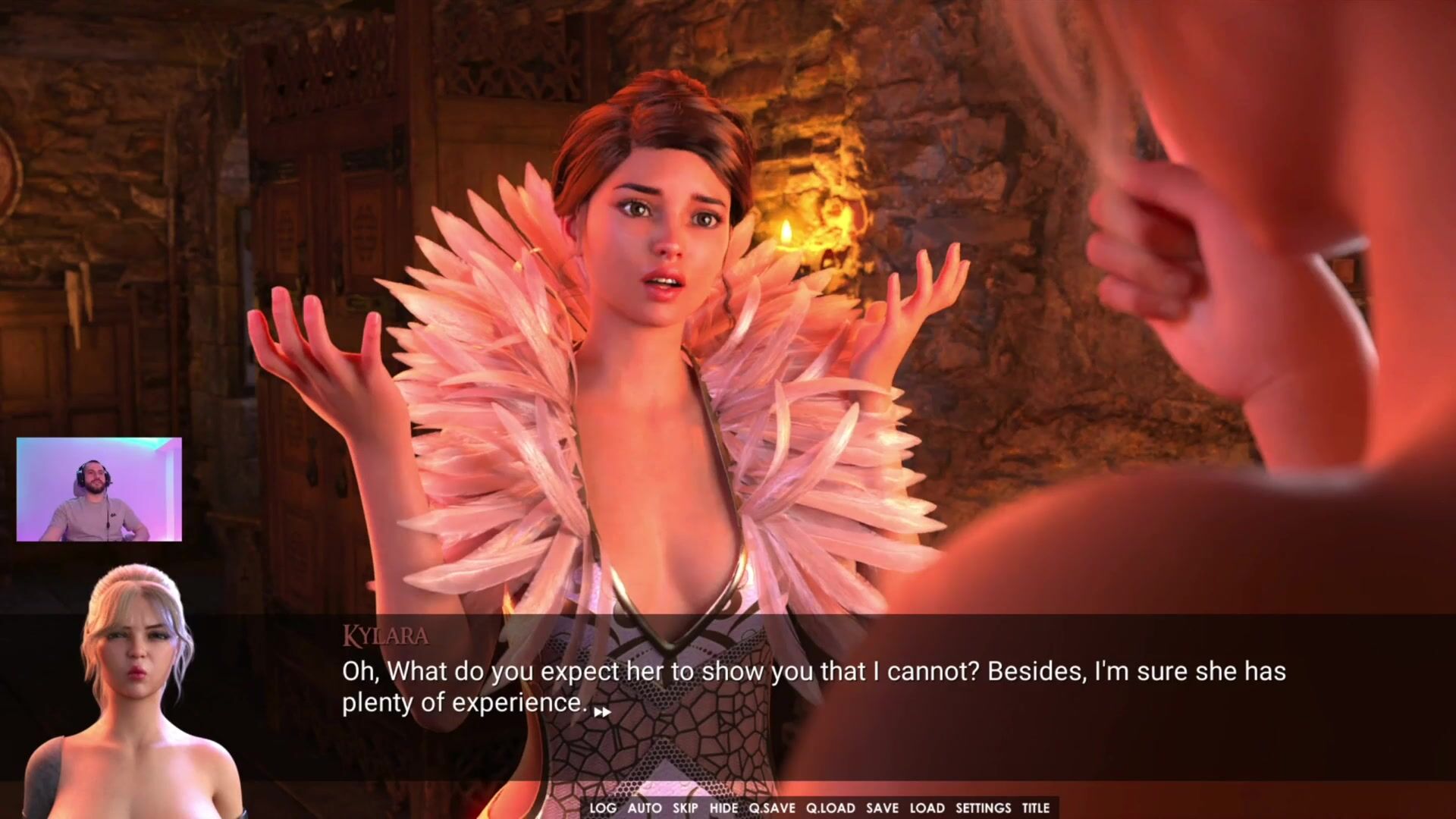Screen dimensions: 1456x819
Task: Quick save with Q.SAVE
Action: click(x=772, y=808)
